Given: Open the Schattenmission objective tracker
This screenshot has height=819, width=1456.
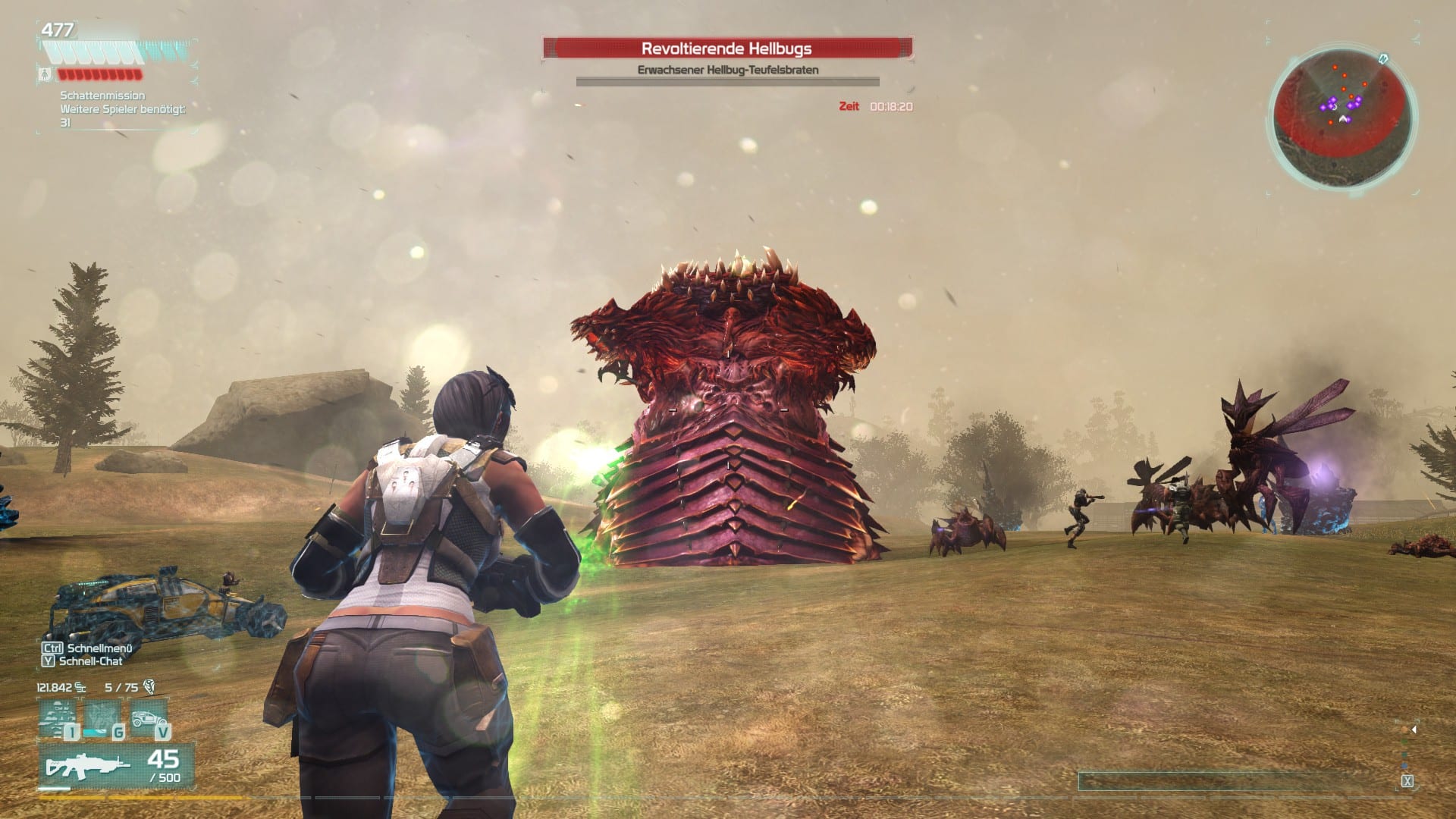Looking at the screenshot, I should pos(102,96).
